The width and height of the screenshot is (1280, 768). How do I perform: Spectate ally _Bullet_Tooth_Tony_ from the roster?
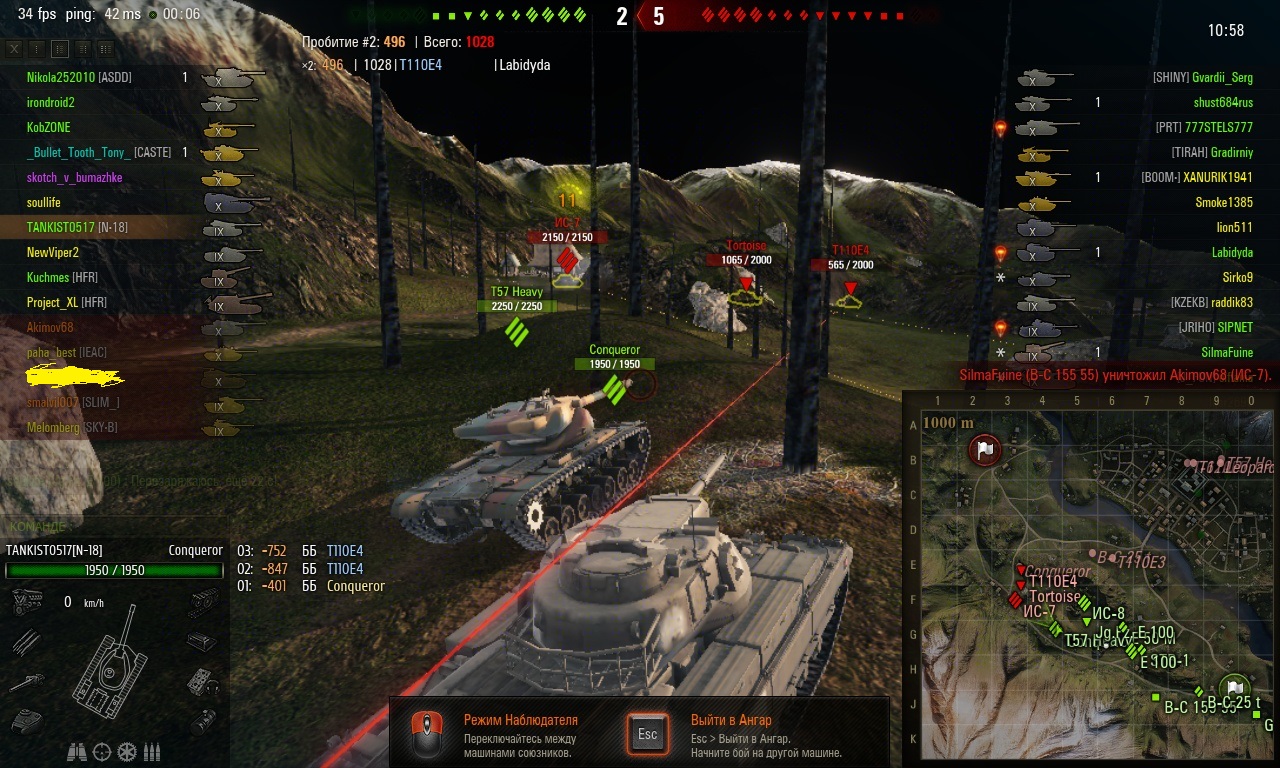pyautogui.click(x=78, y=152)
